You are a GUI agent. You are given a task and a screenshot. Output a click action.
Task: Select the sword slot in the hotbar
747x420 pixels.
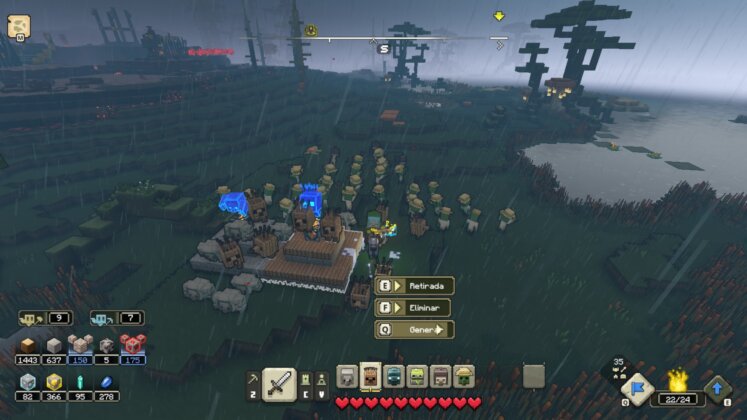280,382
